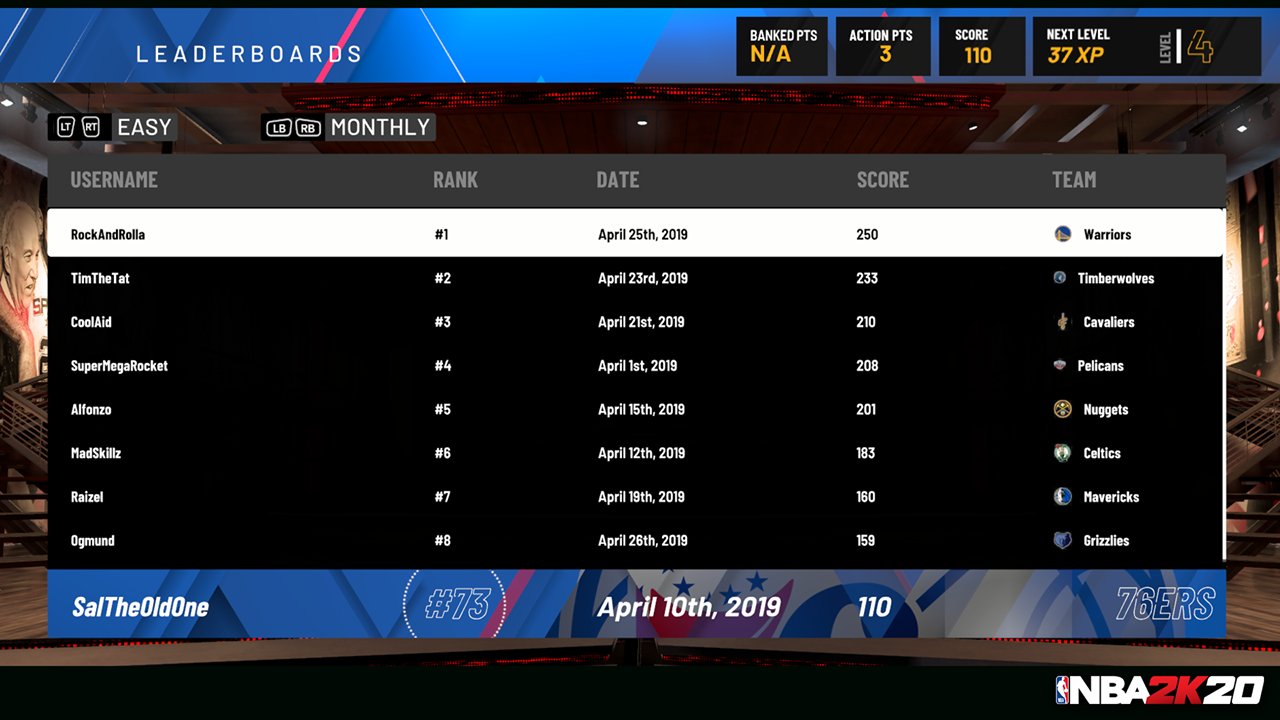Select the TEAM column header
The height and width of the screenshot is (720, 1280).
pos(1074,180)
